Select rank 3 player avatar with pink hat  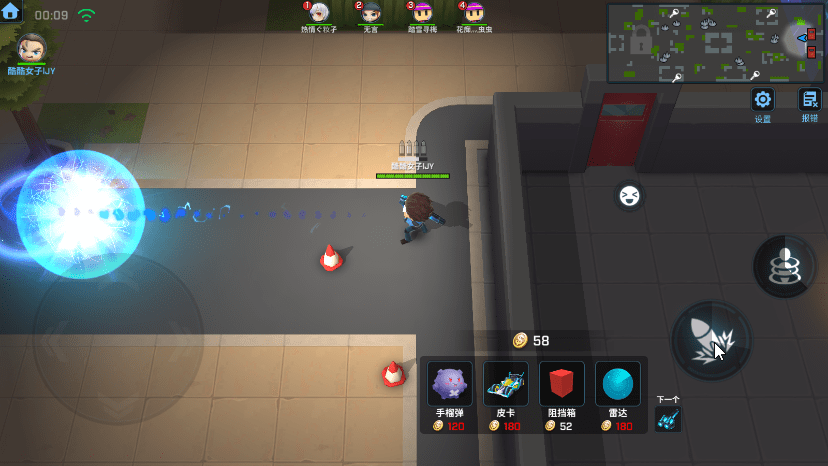point(422,13)
